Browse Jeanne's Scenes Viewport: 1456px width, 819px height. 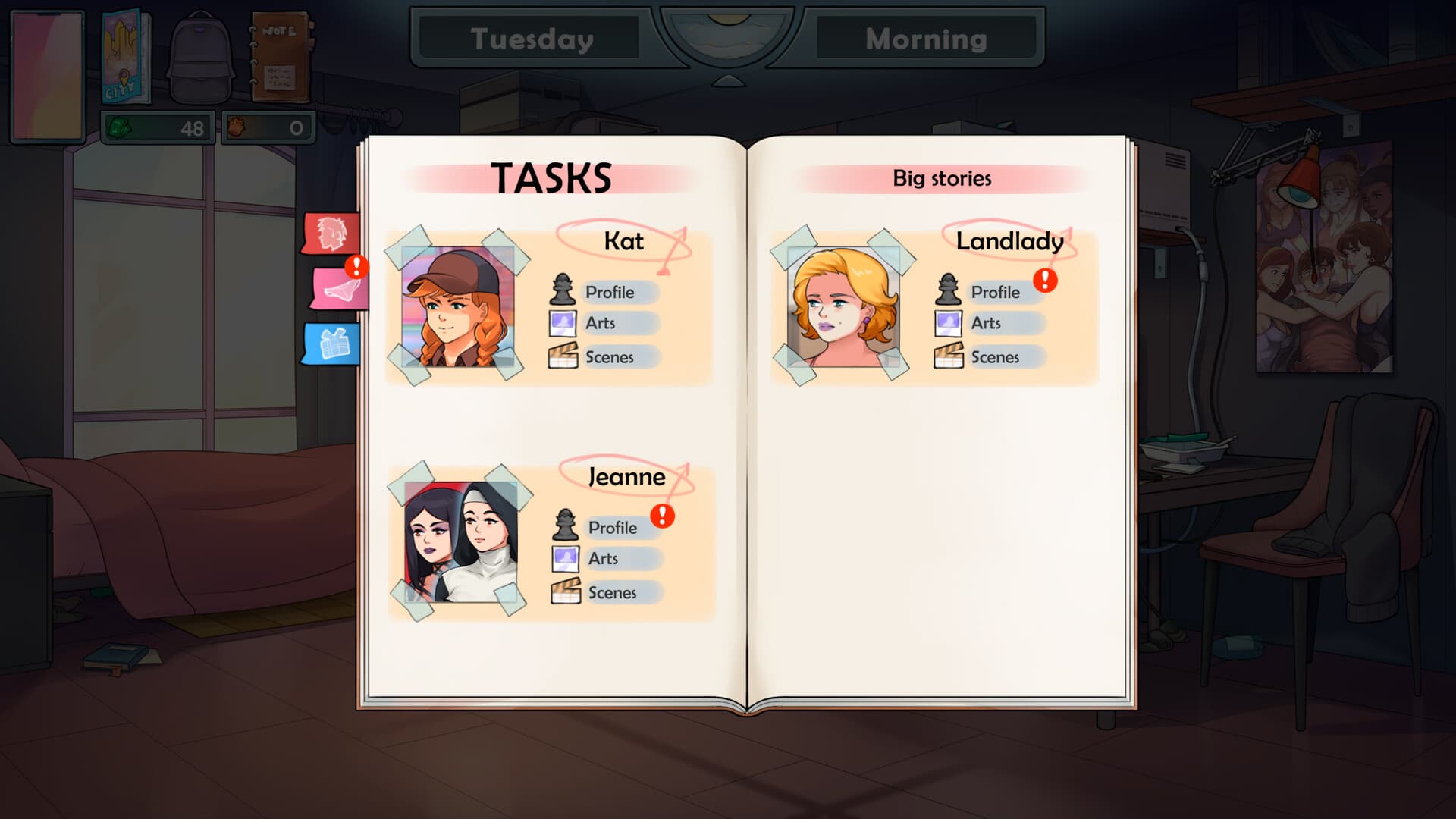click(x=612, y=593)
